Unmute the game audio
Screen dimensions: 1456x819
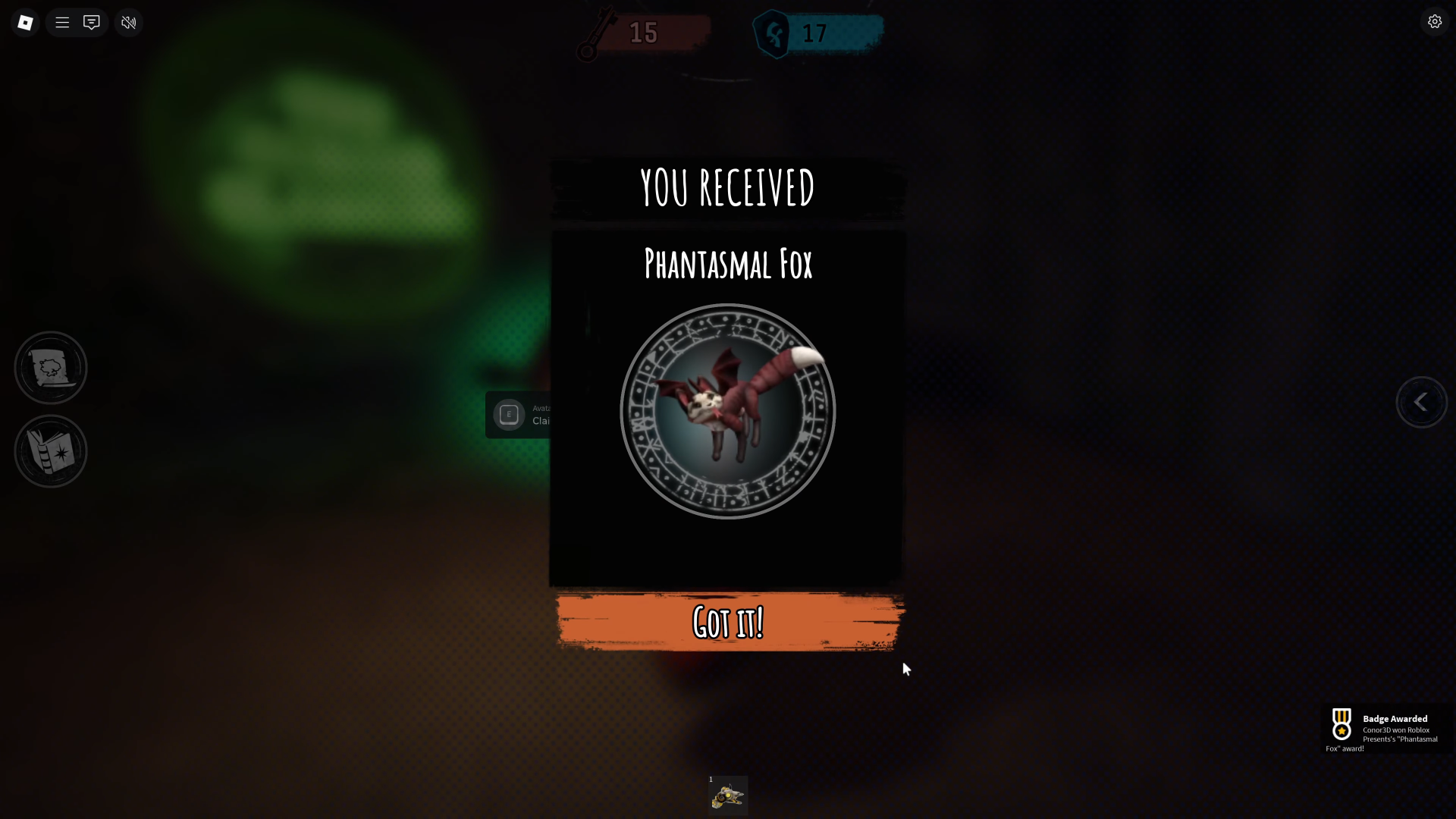127,22
